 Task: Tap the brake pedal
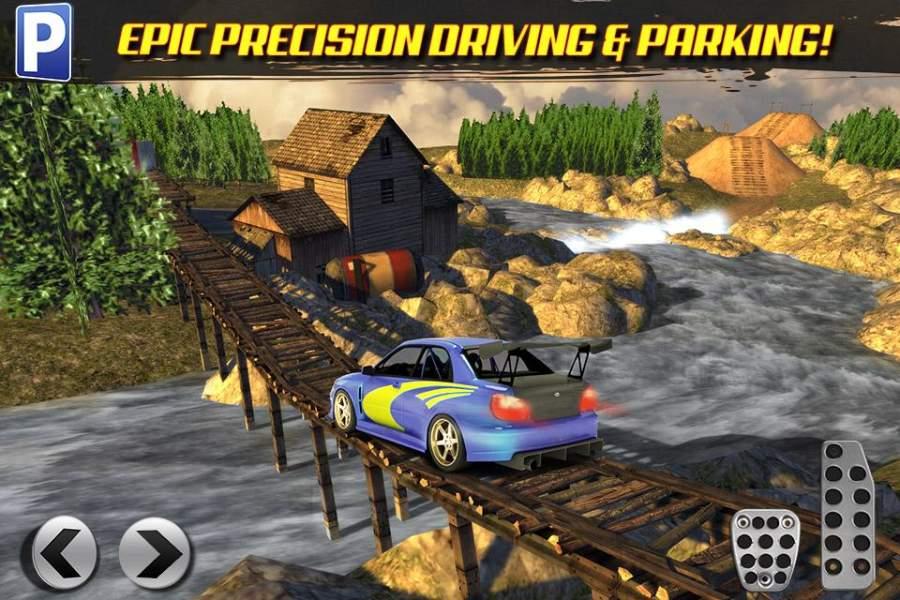point(765,551)
